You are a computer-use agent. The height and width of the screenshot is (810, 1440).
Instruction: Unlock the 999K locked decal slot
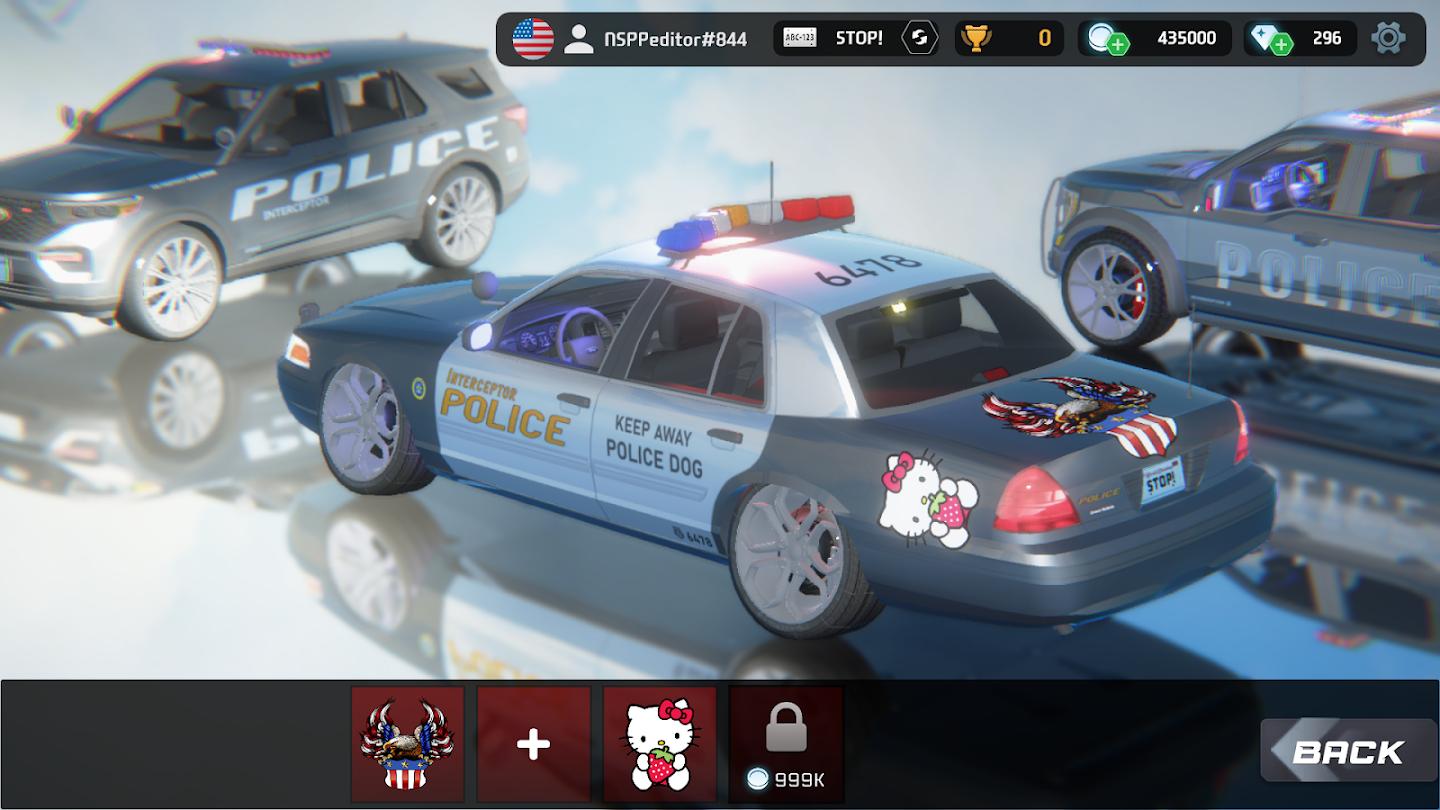pyautogui.click(x=785, y=743)
